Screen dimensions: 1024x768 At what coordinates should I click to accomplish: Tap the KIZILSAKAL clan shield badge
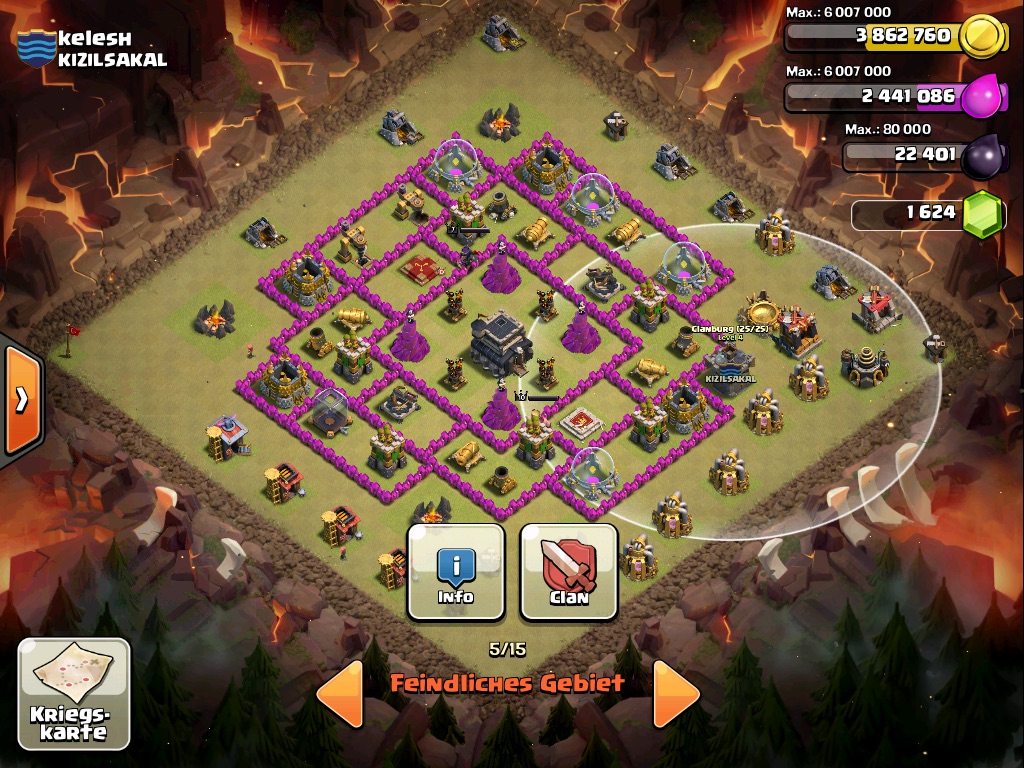point(35,48)
